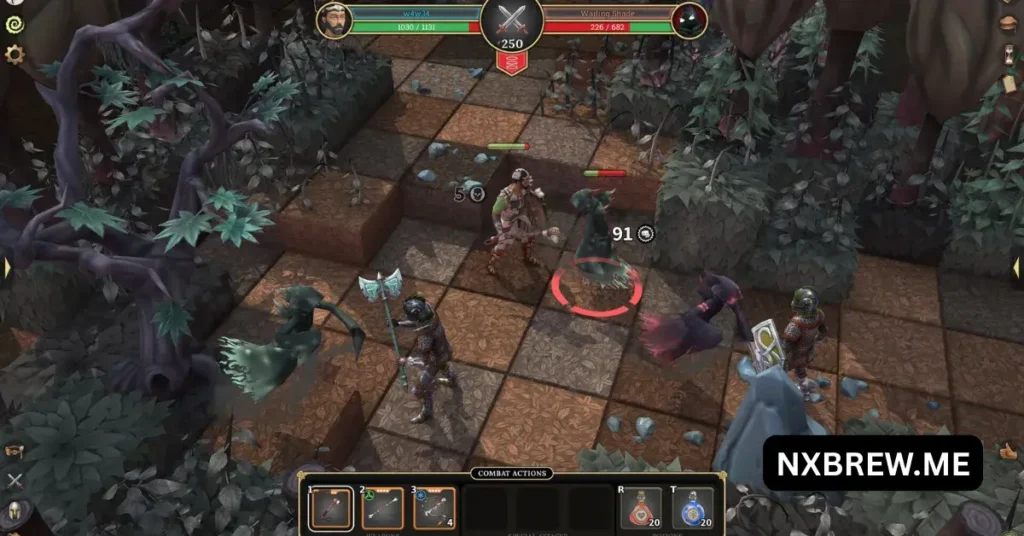The height and width of the screenshot is (536, 1024).
Task: Open the crossed swords side menu icon
Action: click(14, 481)
